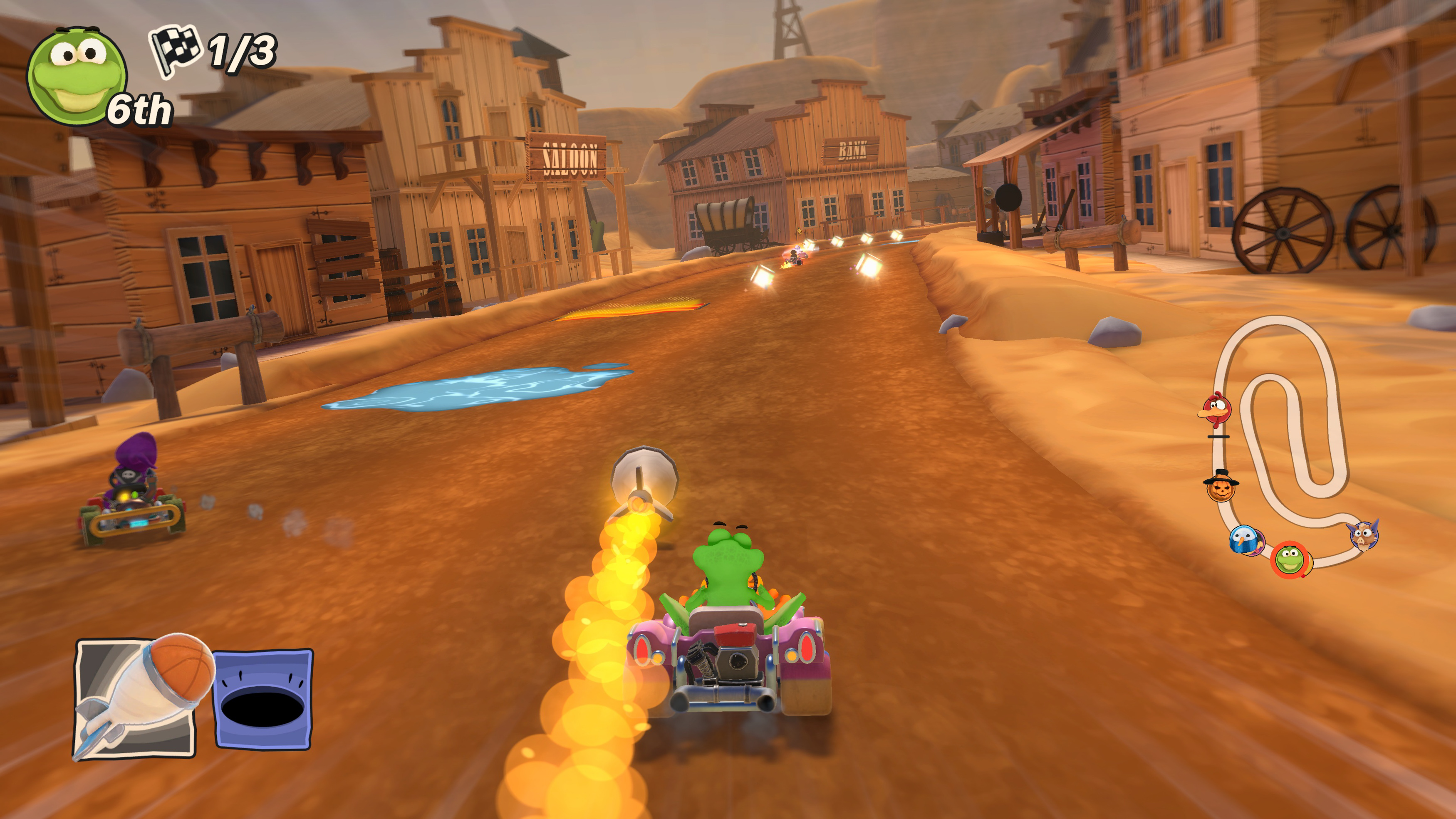Select the green frog minimap marker
Screen dimensions: 1456x819
click(1290, 559)
